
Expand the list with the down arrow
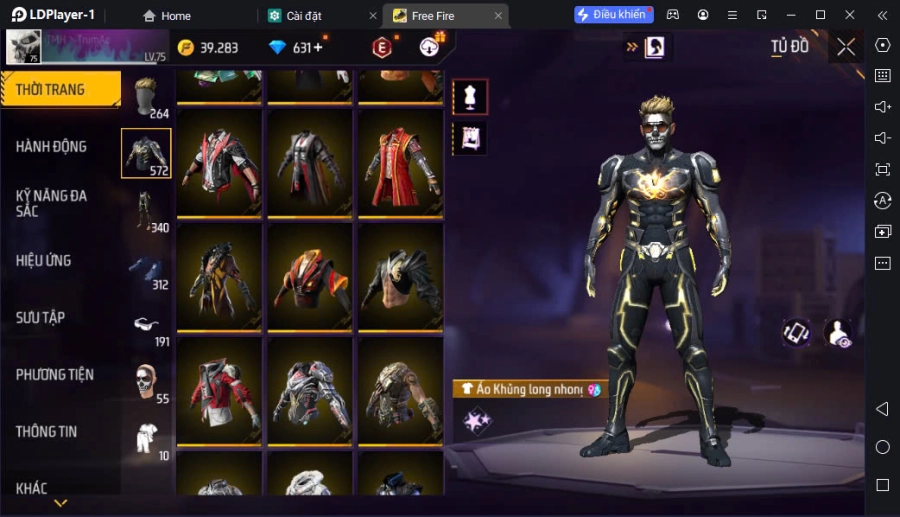(60, 503)
